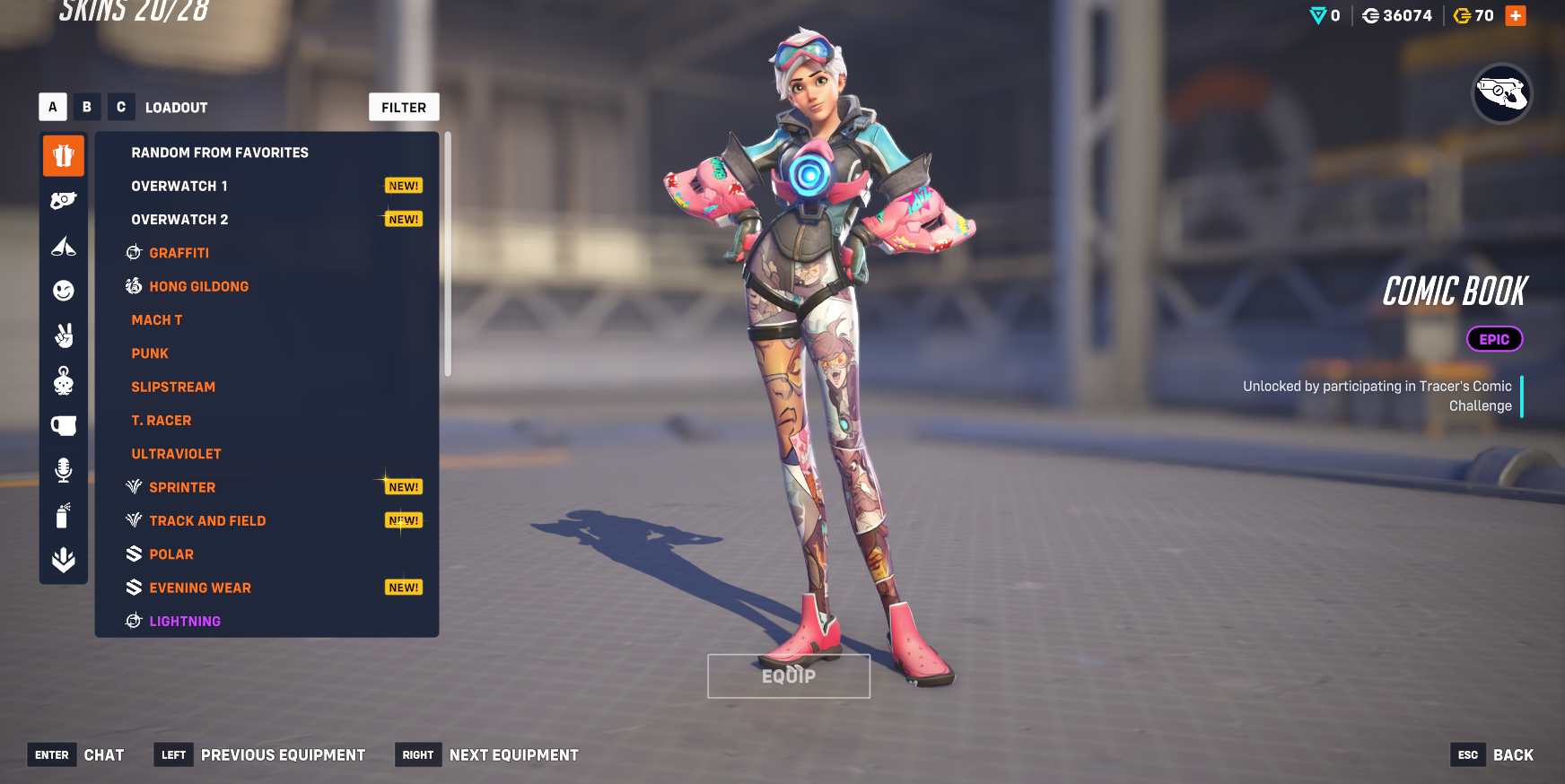Open the weapon pistols icon button
Viewport: 1565px width, 784px height.
coord(1502,93)
